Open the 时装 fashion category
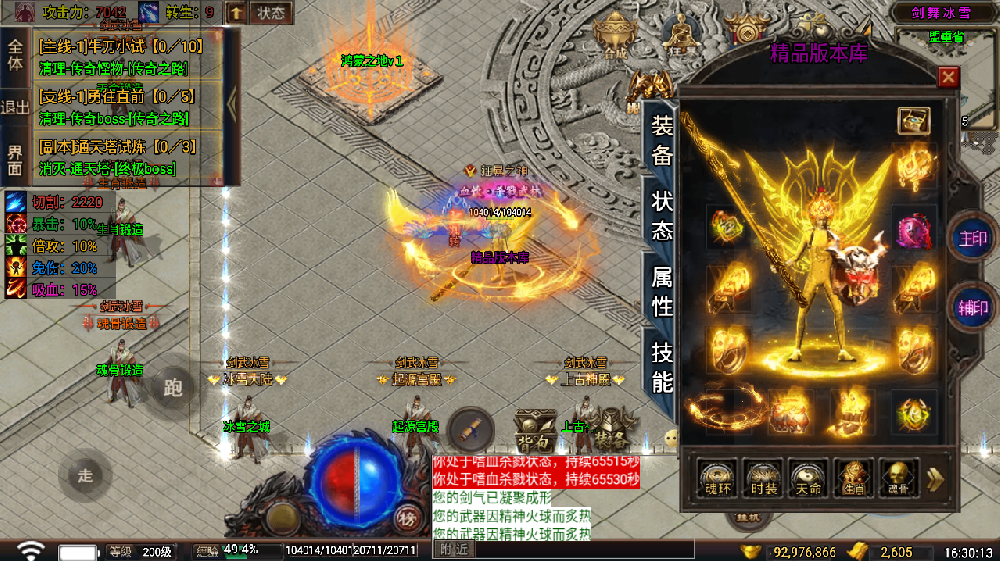This screenshot has width=1000, height=561. pos(762,479)
